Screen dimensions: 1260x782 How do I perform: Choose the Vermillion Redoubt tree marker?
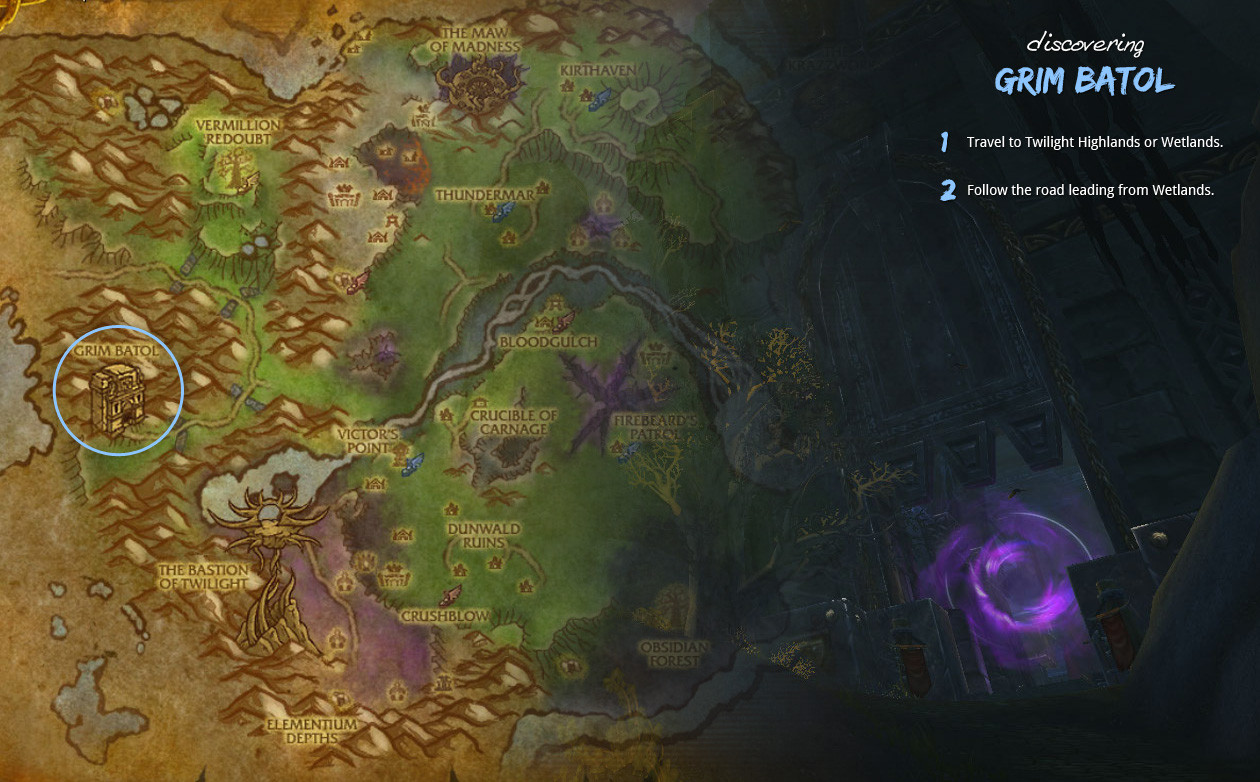tap(236, 172)
